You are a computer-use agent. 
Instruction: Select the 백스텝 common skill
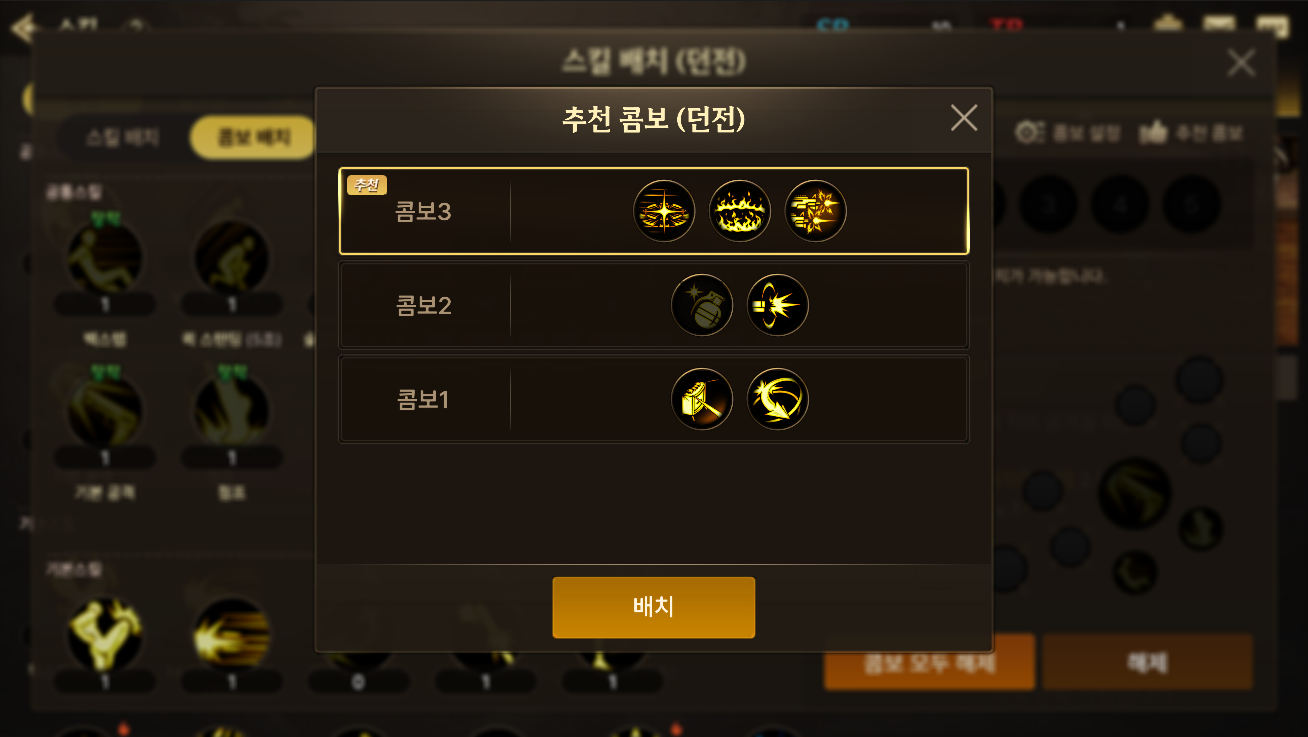click(104, 257)
